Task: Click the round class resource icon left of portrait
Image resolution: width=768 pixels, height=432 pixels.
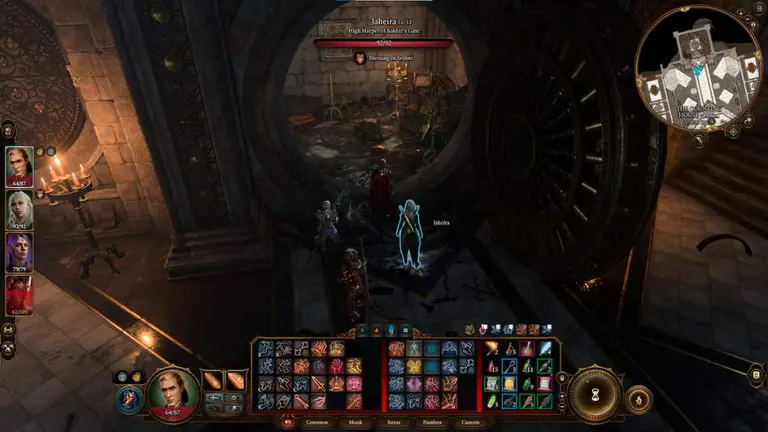Action: (130, 398)
